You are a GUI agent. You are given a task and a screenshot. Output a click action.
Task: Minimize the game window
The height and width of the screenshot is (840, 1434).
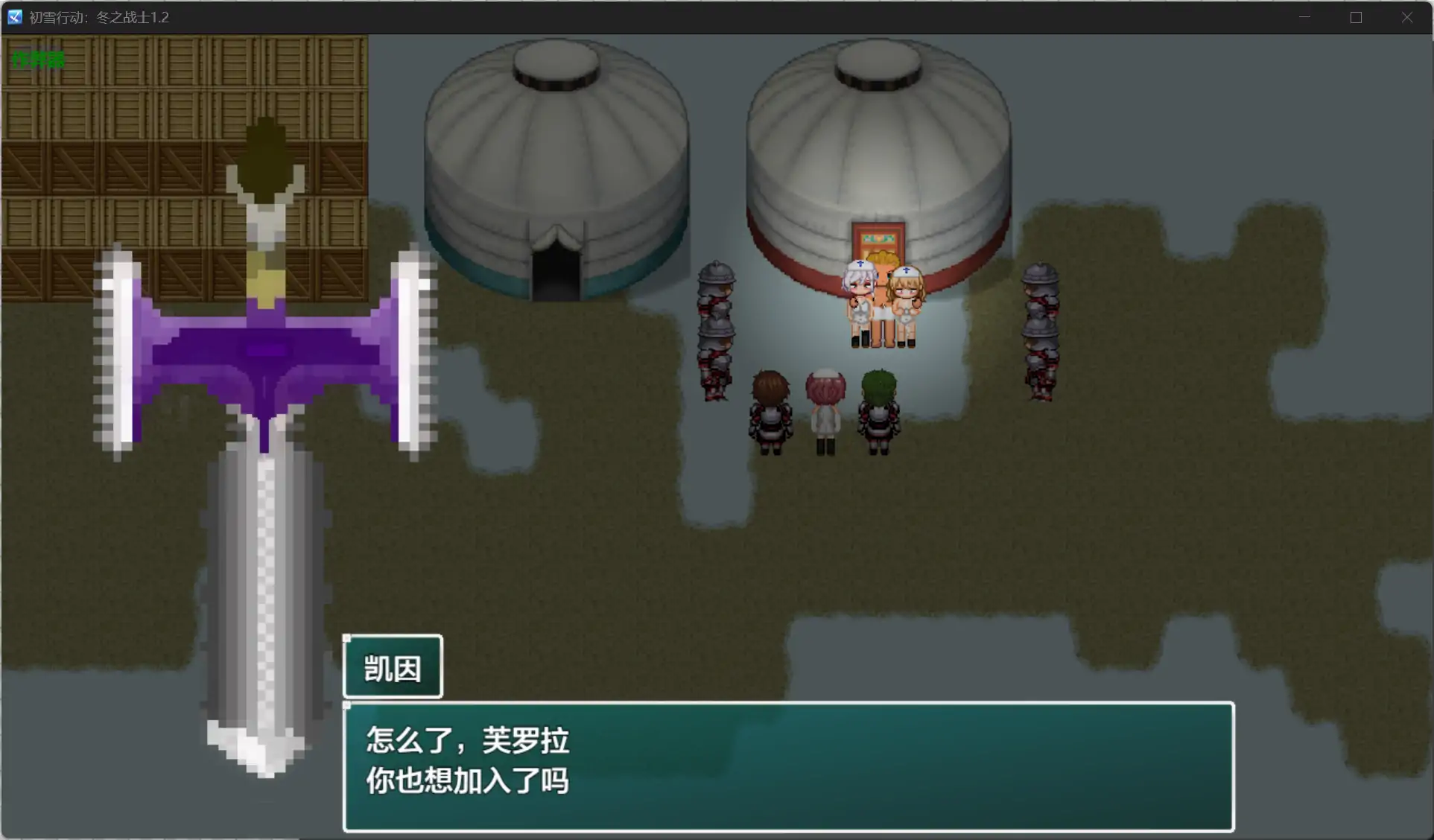[1304, 17]
